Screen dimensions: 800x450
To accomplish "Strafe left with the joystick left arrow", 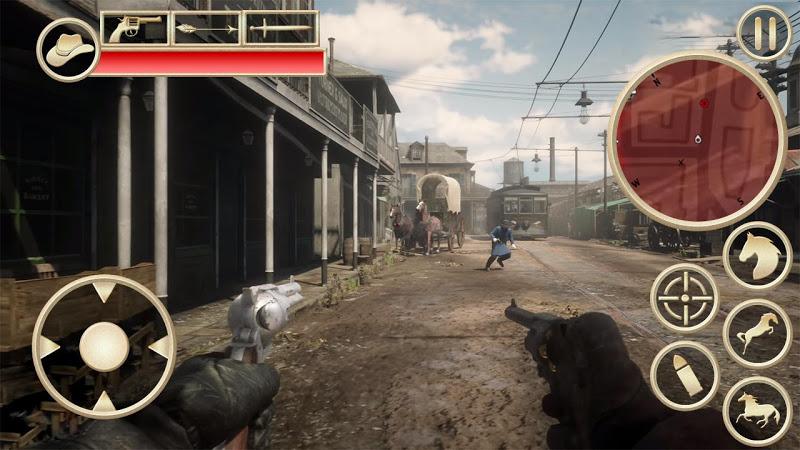I will click(x=48, y=347).
